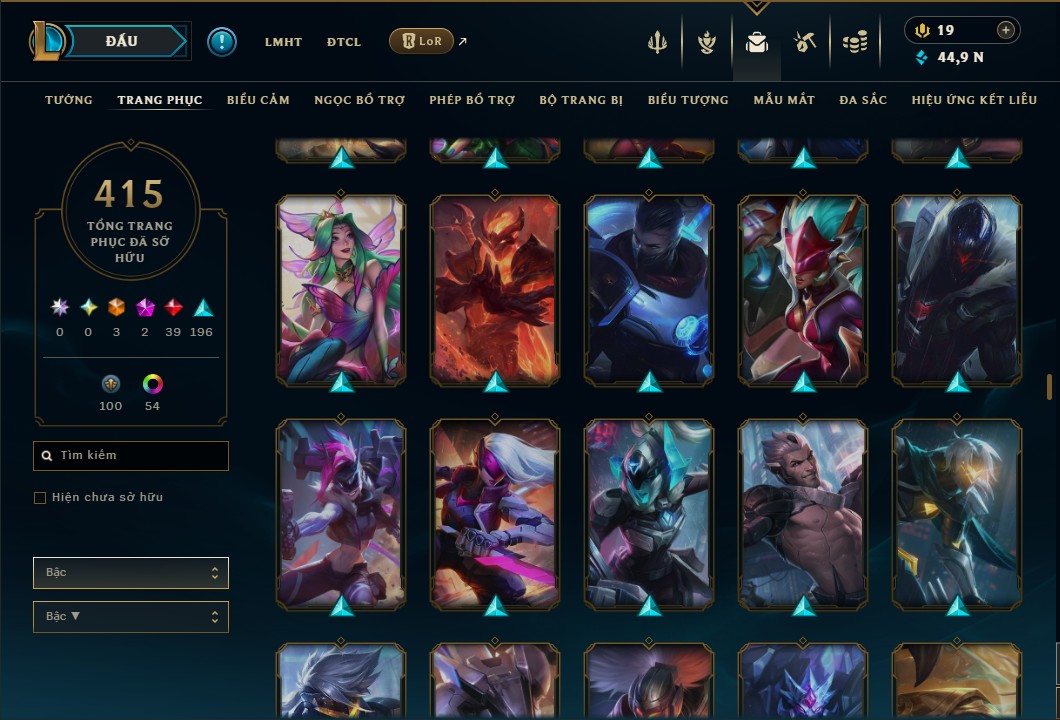This screenshot has width=1060, height=720.
Task: Select the shirtless grey-haired man skin card
Action: (x=803, y=514)
